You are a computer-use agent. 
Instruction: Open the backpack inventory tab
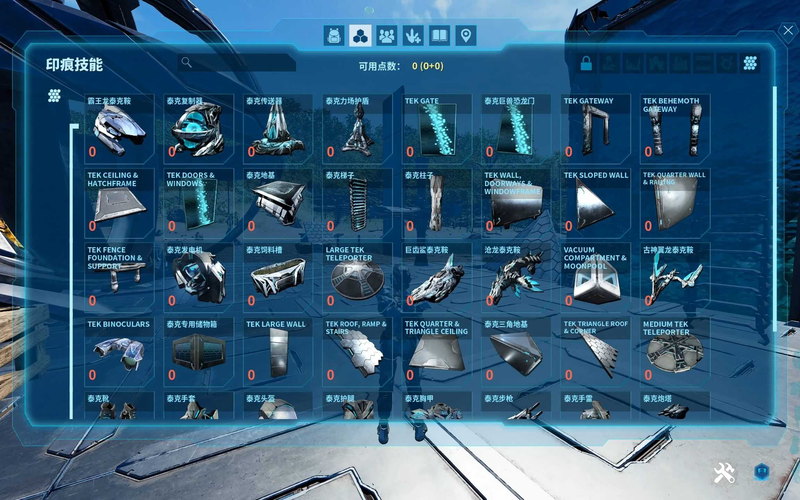334,36
